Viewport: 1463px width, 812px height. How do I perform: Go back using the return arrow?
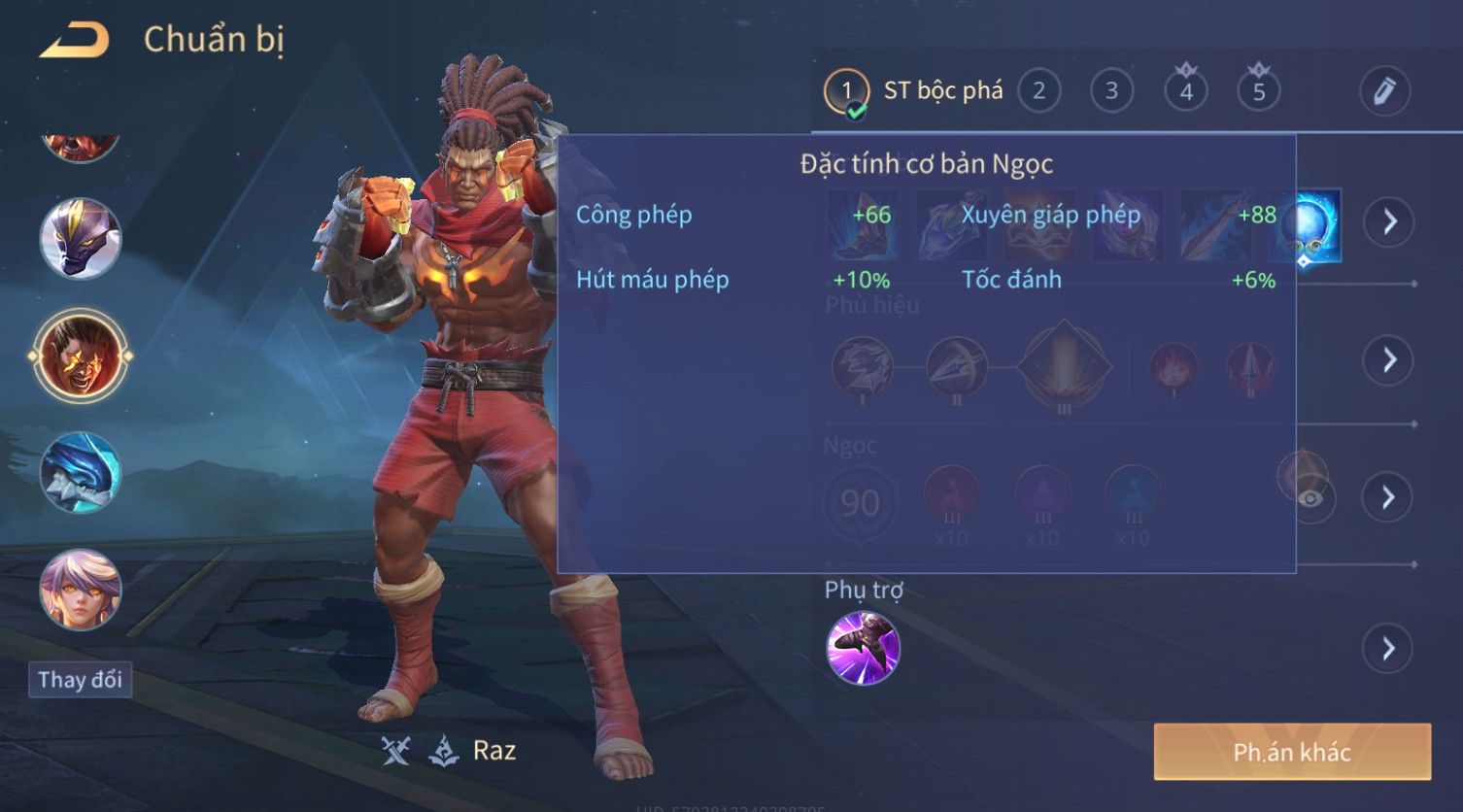coord(73,40)
